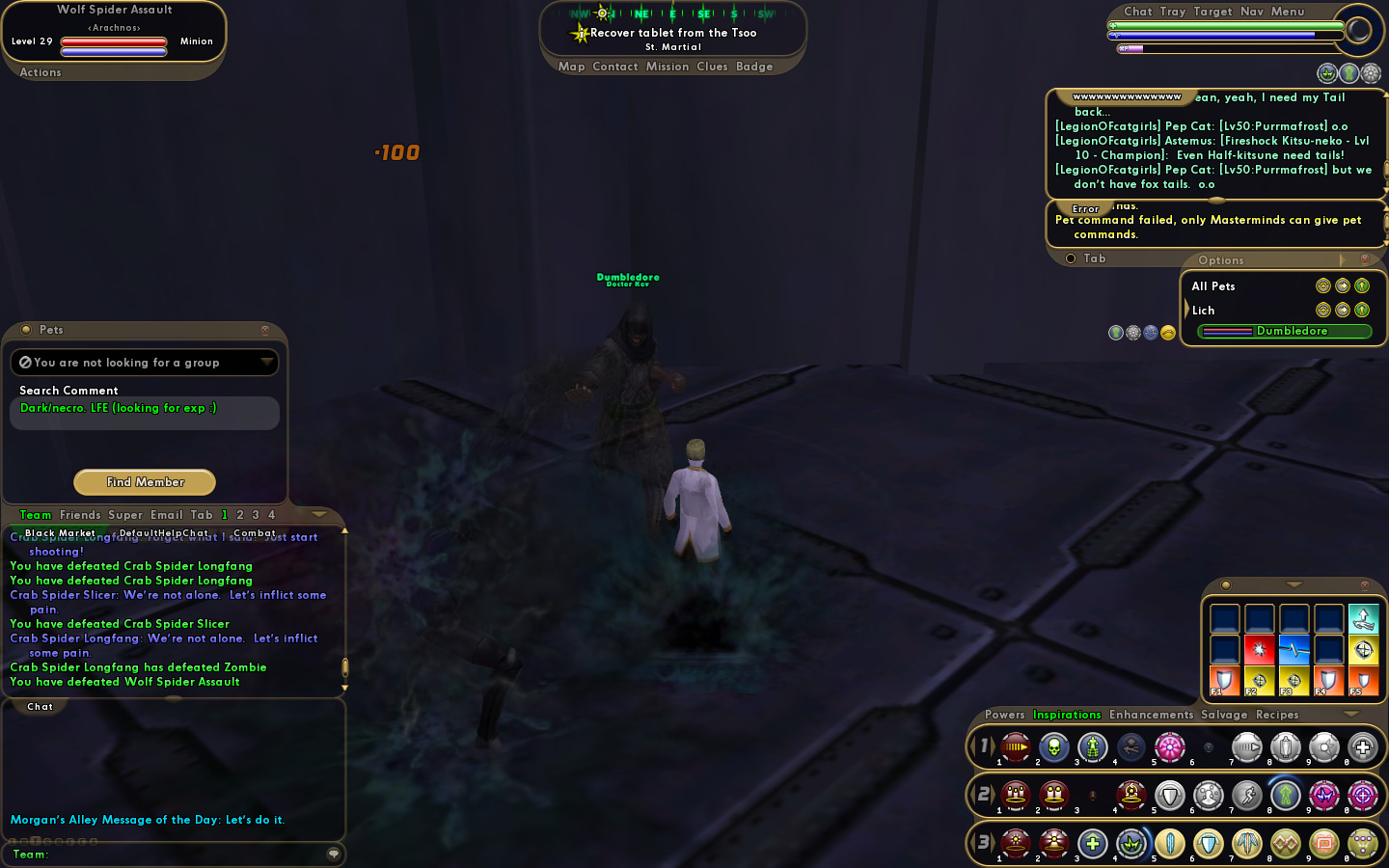View the Badge list
Screen dimensions: 1389x868
754,67
